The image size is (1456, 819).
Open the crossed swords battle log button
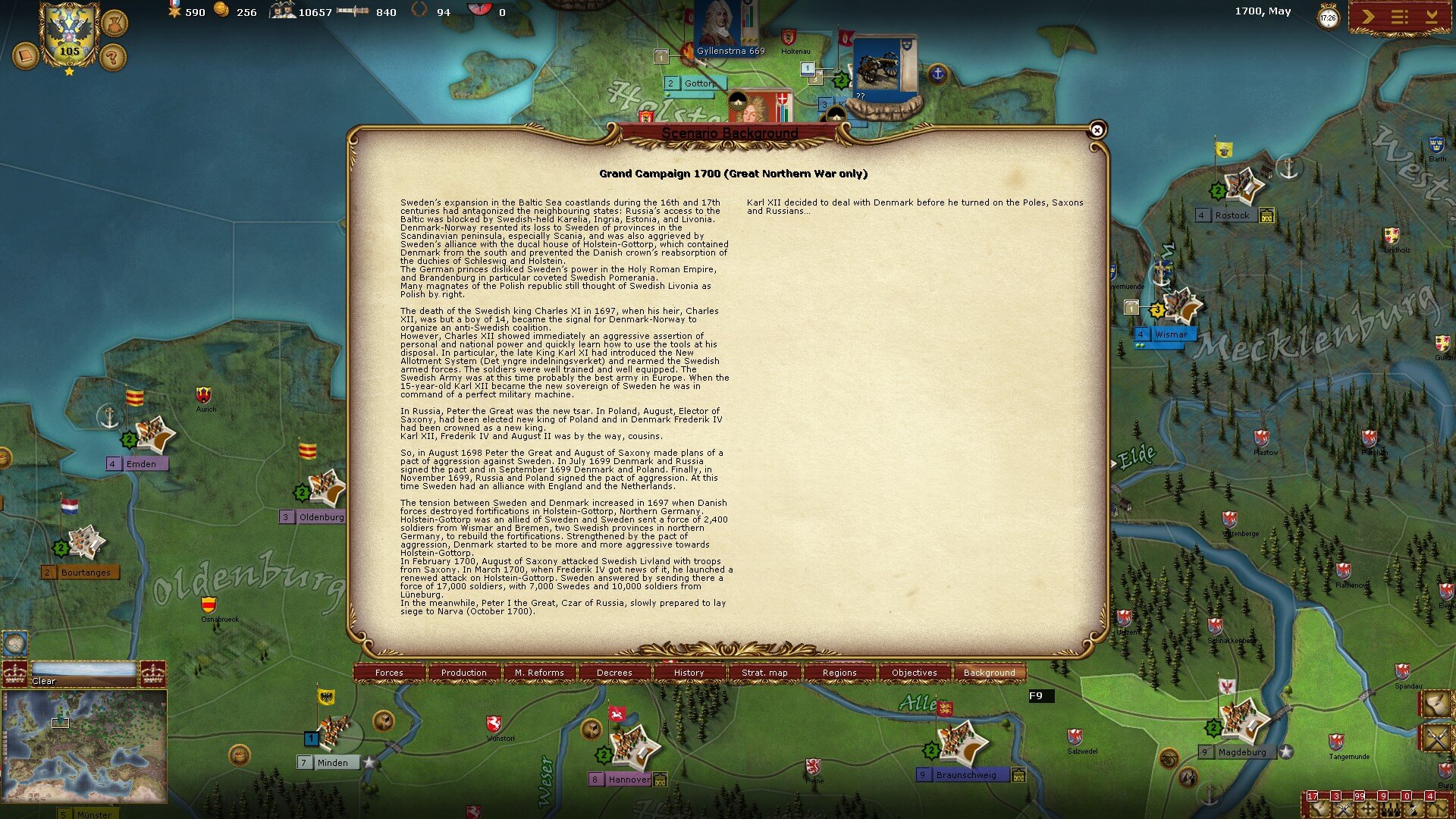point(1436,737)
